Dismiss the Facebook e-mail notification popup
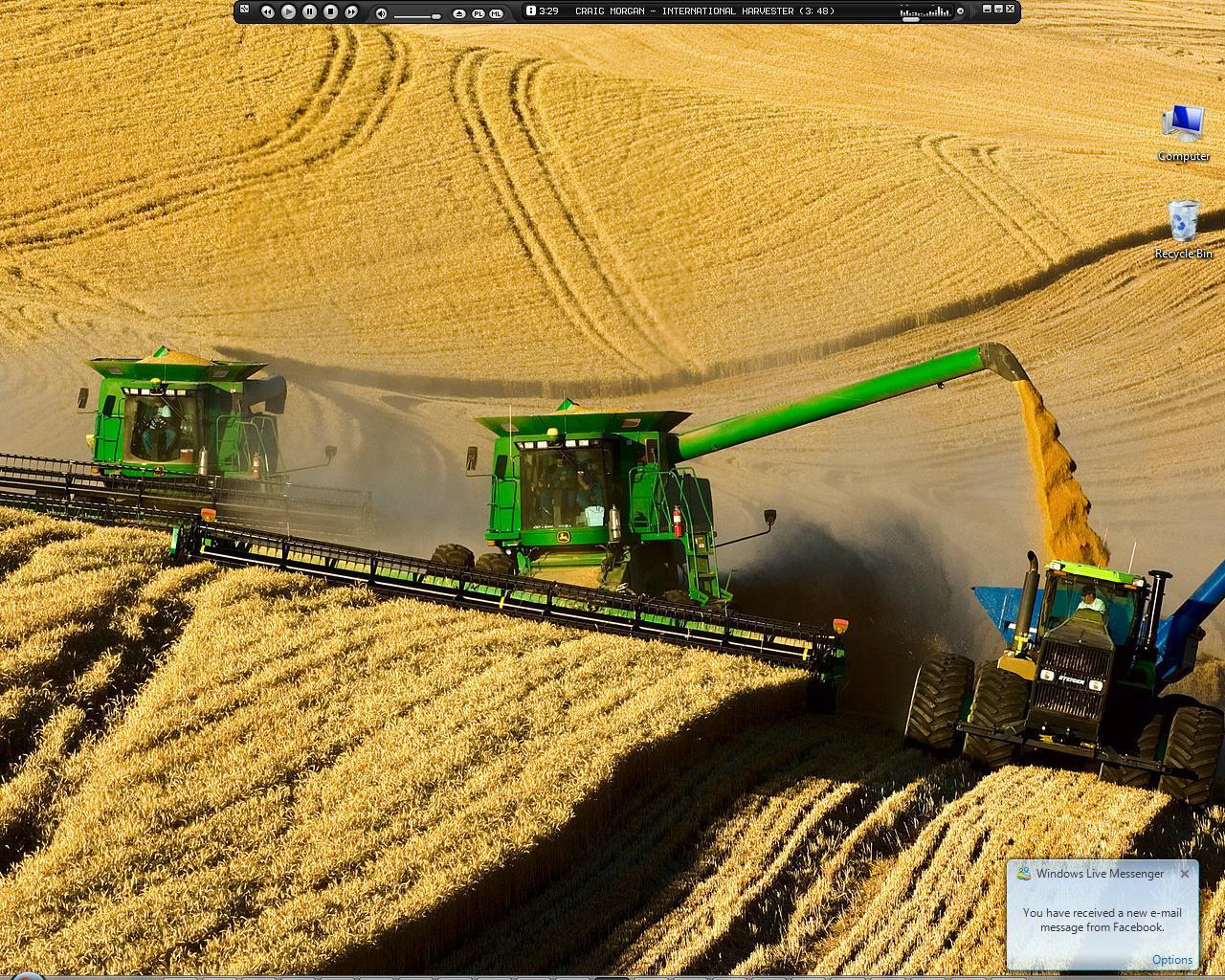The width and height of the screenshot is (1225, 980). click(1186, 874)
